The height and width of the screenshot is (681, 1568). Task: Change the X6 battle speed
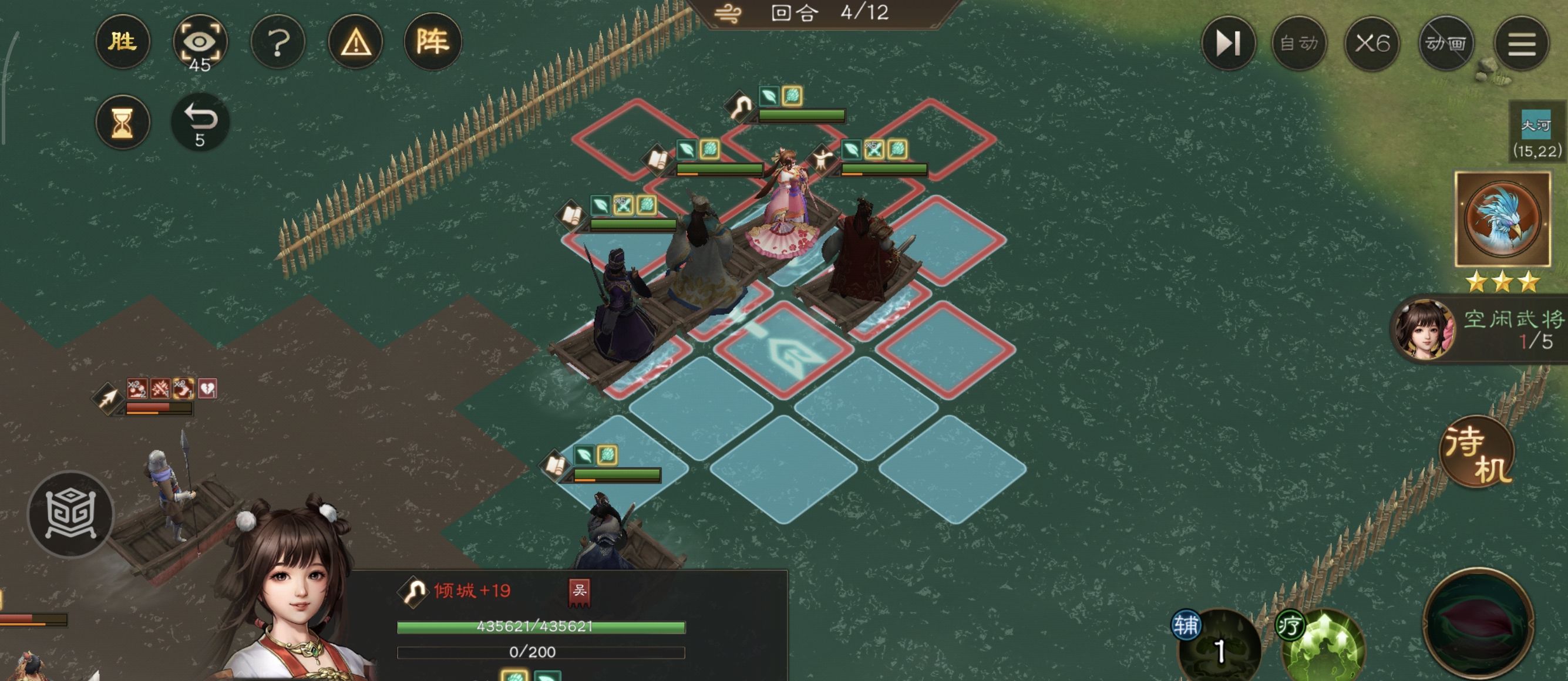1372,43
